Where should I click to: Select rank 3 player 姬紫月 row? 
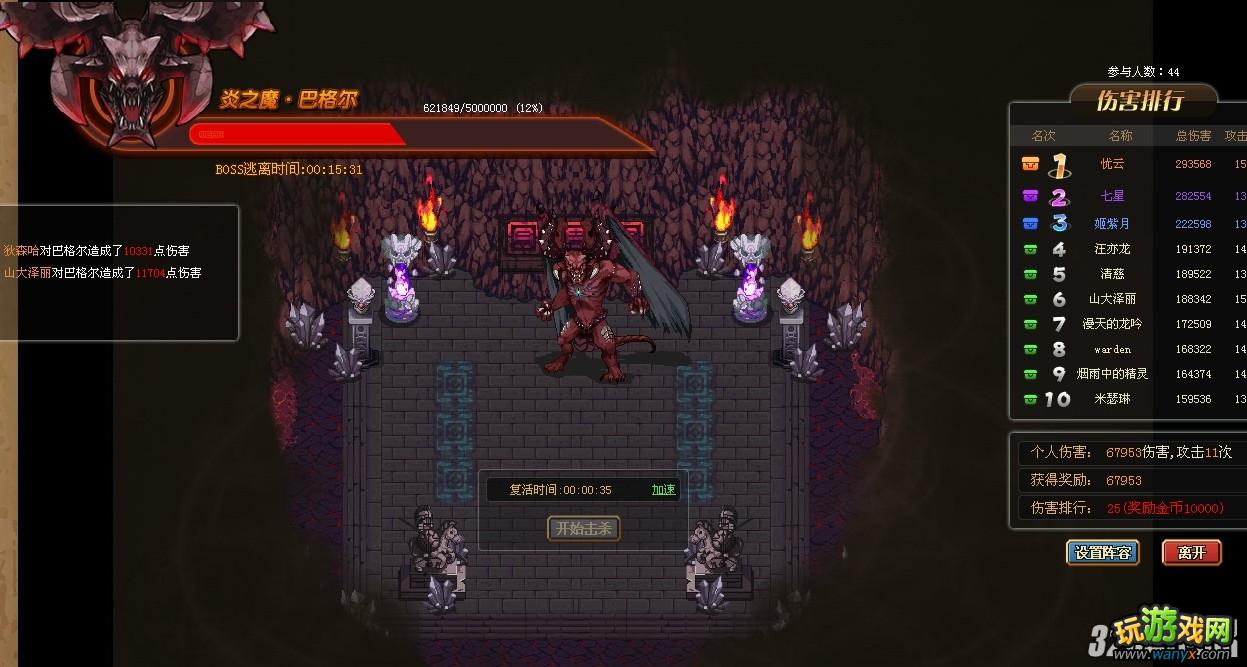[1113, 224]
